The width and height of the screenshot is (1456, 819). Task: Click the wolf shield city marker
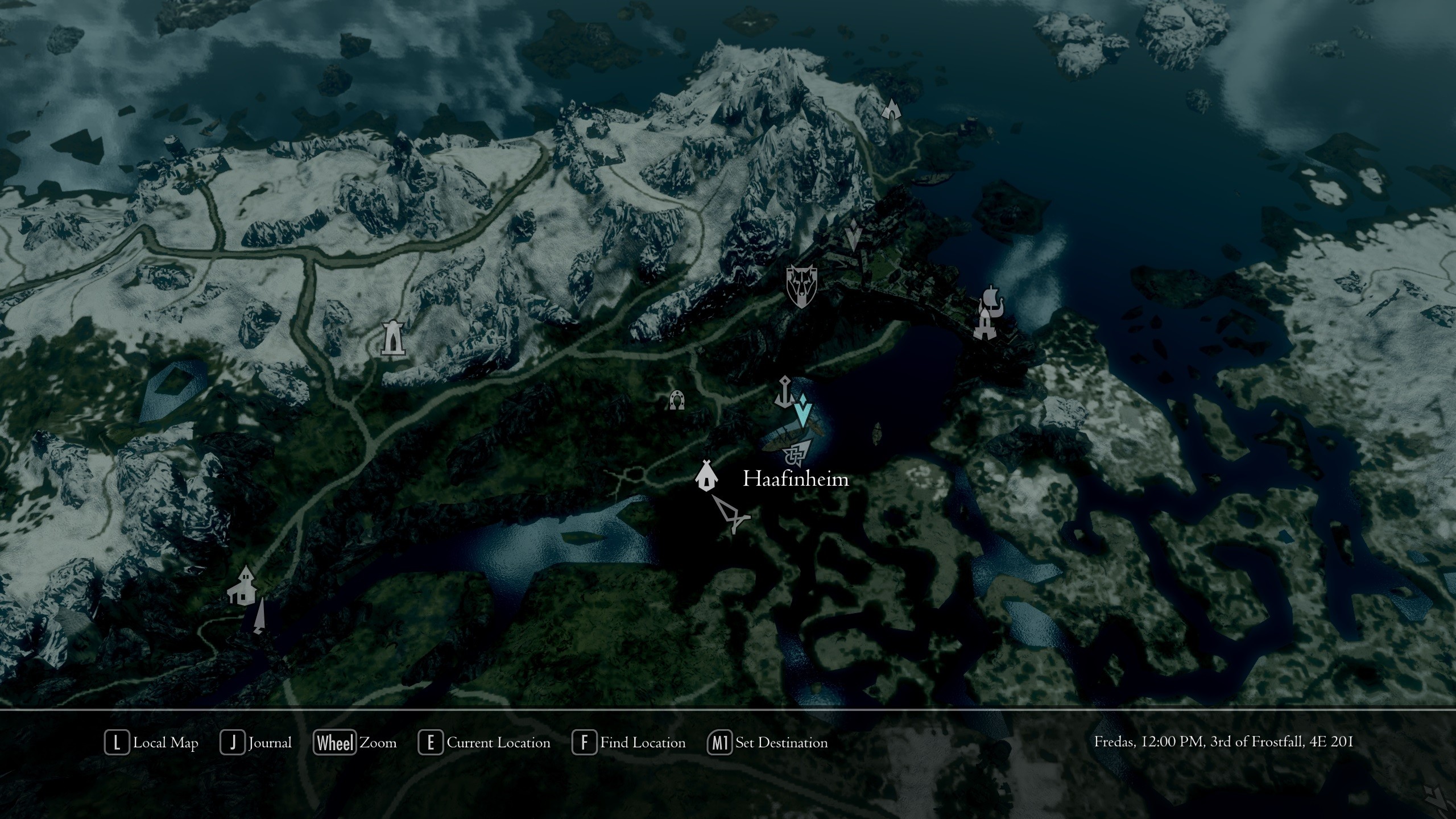[801, 286]
